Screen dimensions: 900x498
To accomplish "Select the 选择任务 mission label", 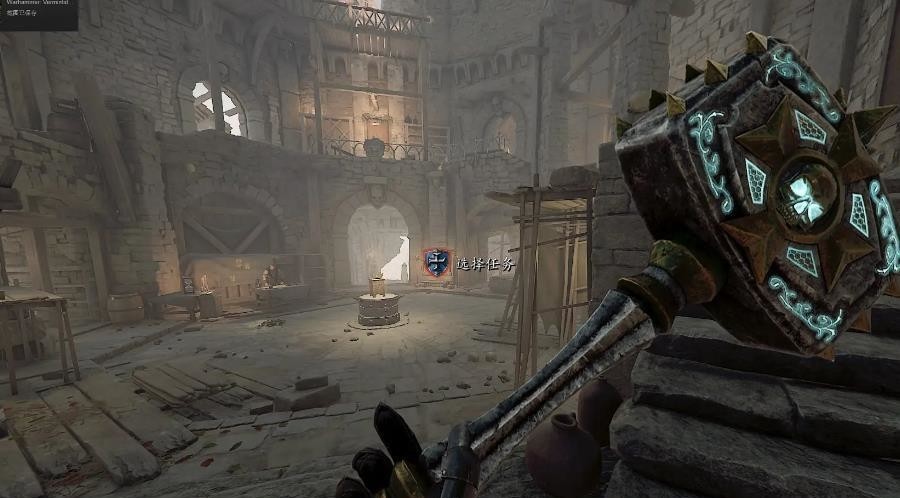I will point(484,265).
